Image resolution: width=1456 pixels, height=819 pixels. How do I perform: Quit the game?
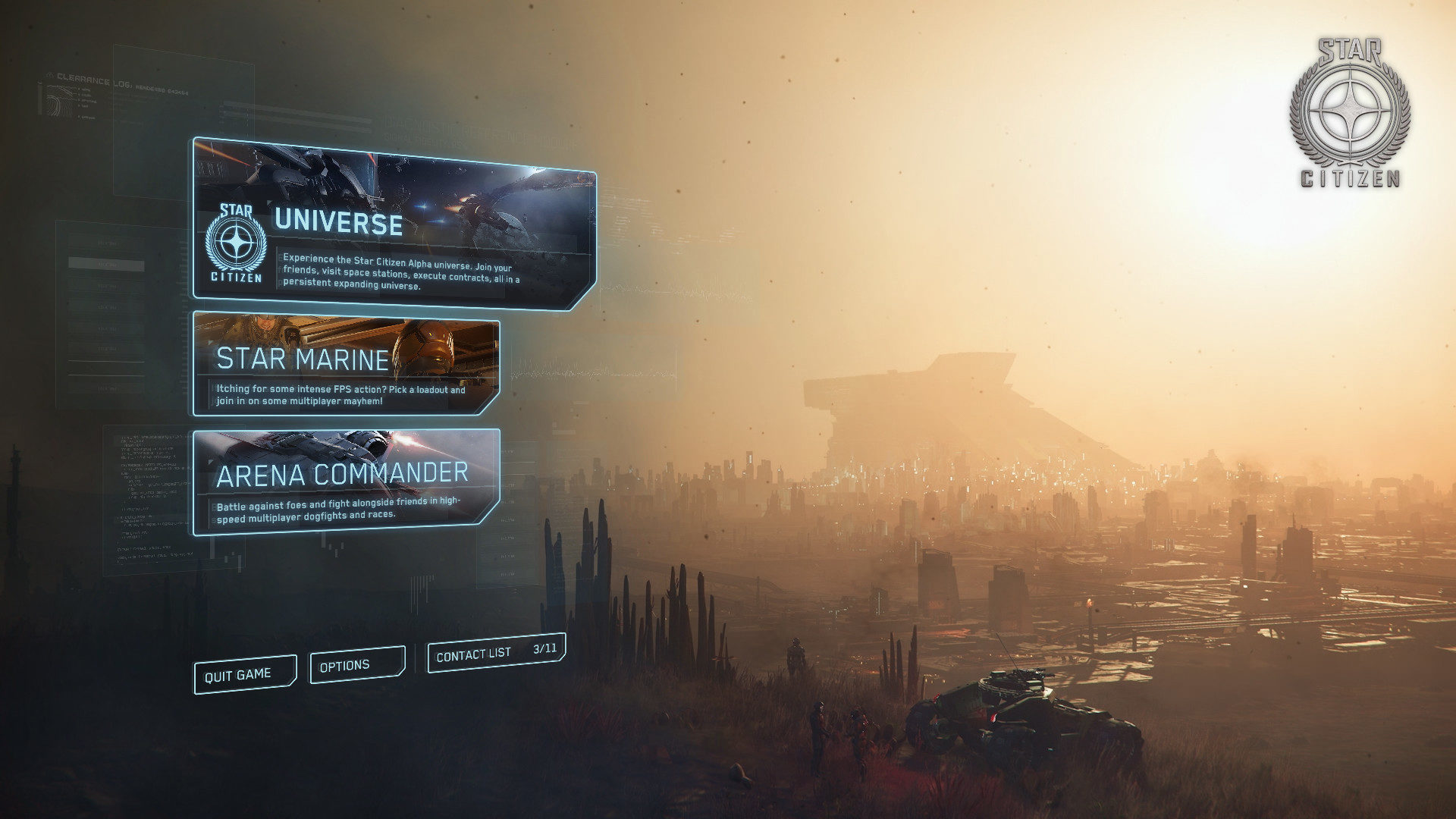[244, 674]
